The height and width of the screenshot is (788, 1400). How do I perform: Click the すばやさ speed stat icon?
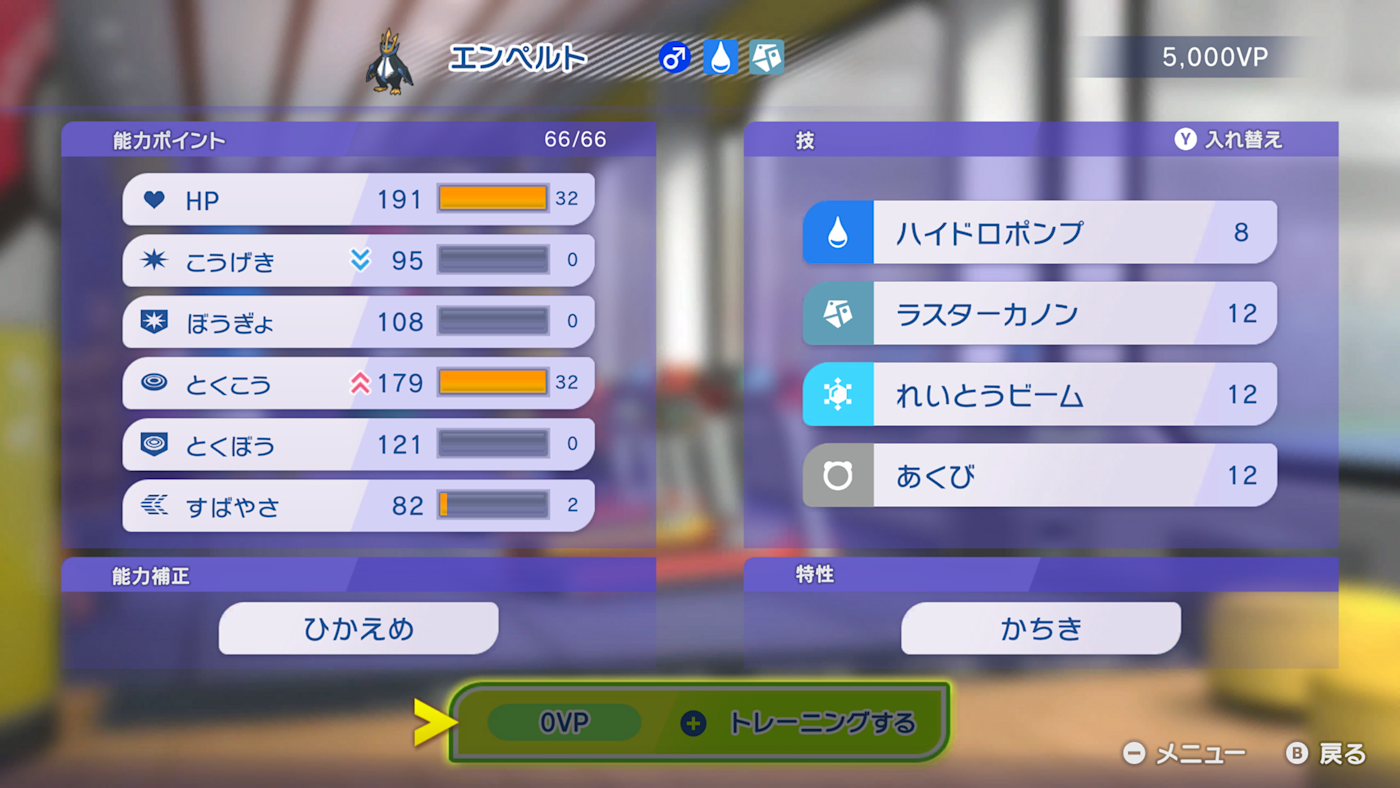pos(157,506)
